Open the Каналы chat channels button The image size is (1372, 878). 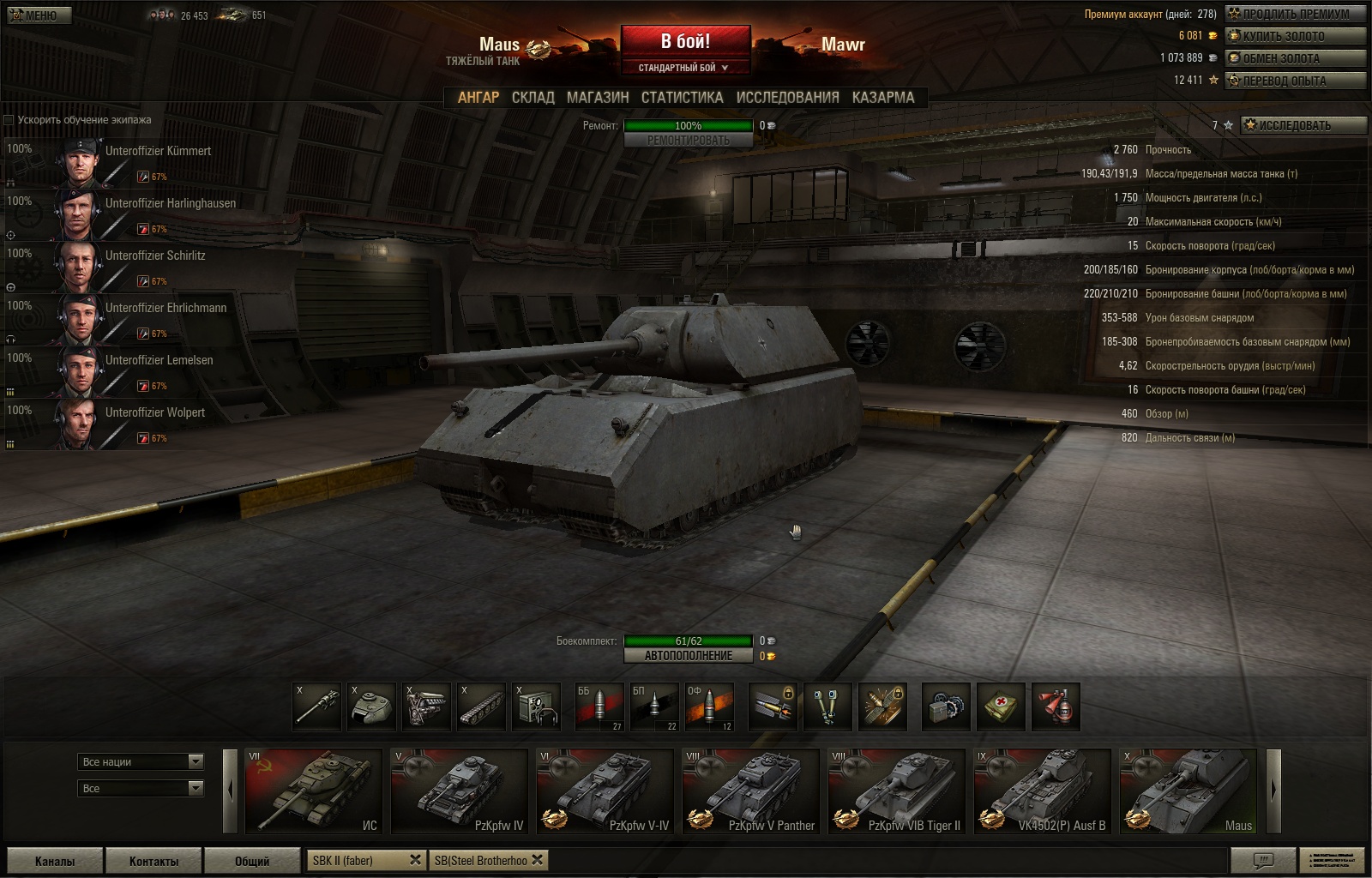(x=54, y=861)
